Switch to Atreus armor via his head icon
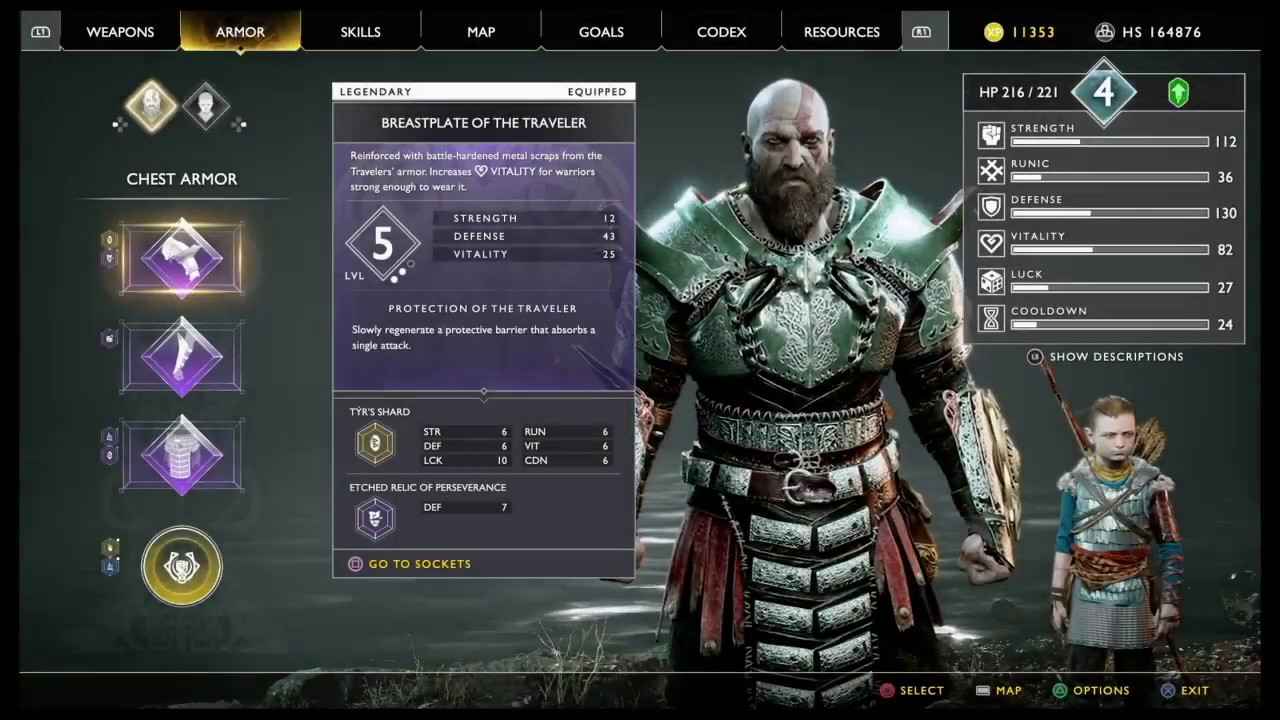This screenshot has width=1280, height=720. (205, 105)
